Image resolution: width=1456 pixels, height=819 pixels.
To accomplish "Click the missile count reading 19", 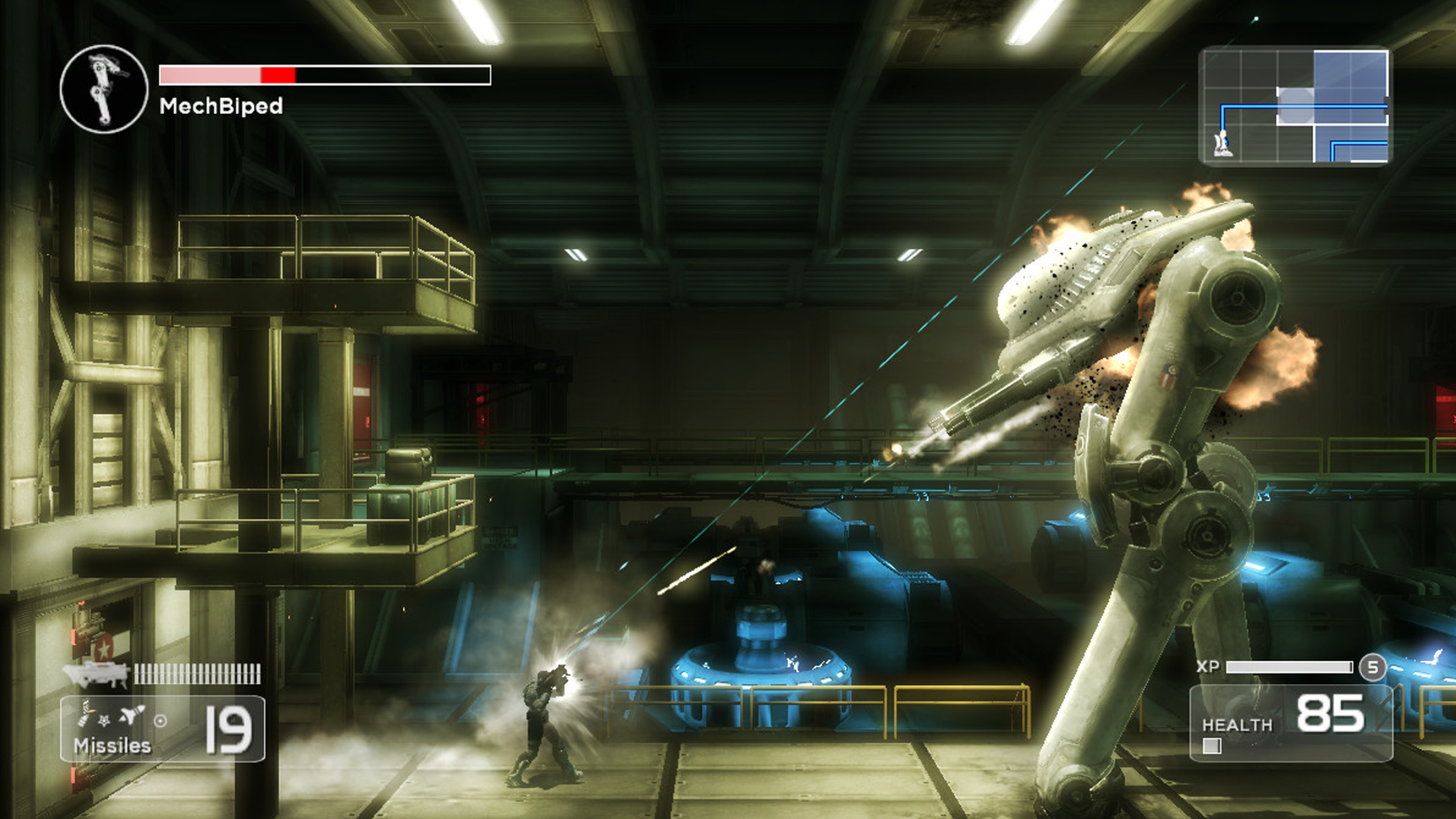I will pos(229,730).
